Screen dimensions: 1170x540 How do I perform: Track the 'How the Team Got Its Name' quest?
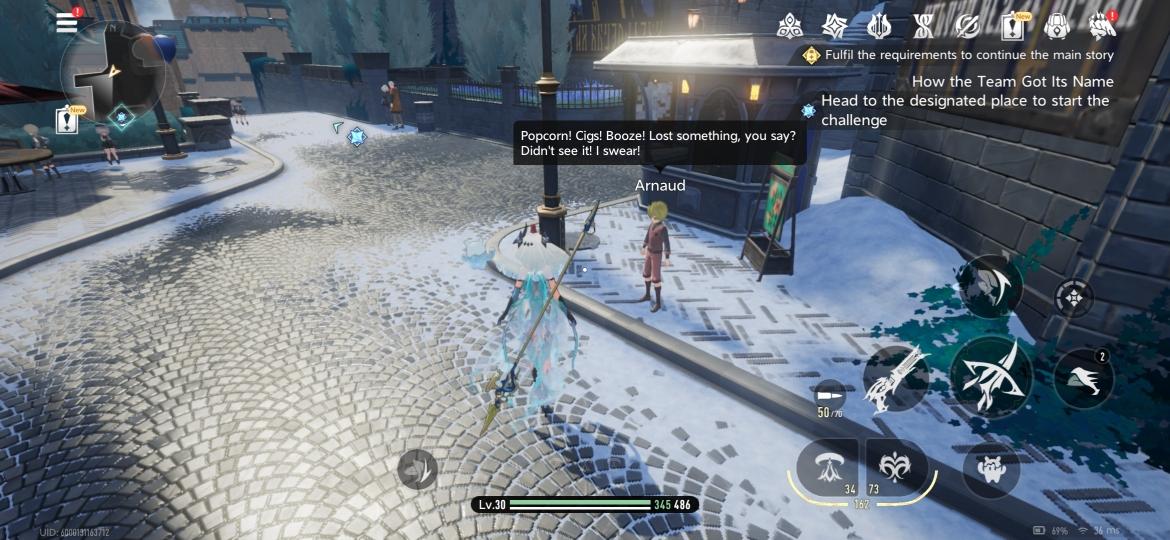pos(1012,82)
